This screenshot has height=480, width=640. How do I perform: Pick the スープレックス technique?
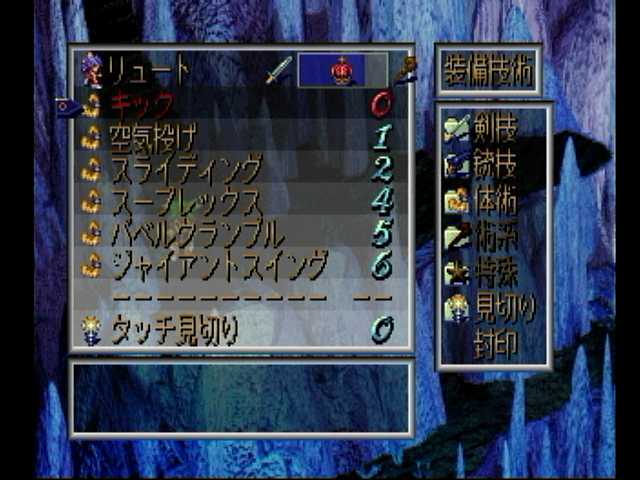pos(184,200)
